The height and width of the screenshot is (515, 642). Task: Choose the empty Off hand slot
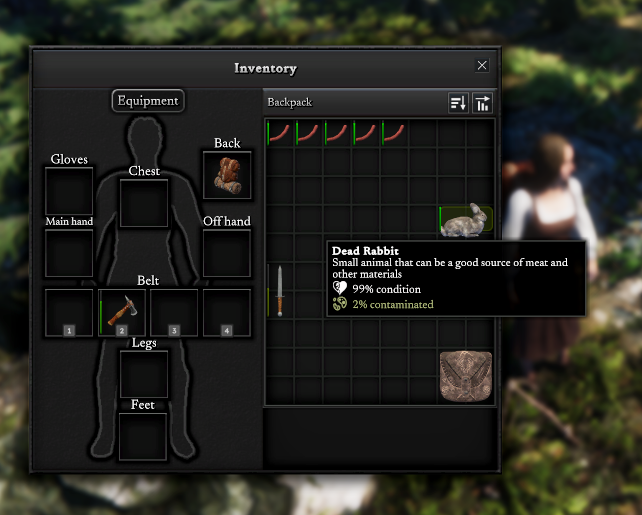click(x=227, y=253)
